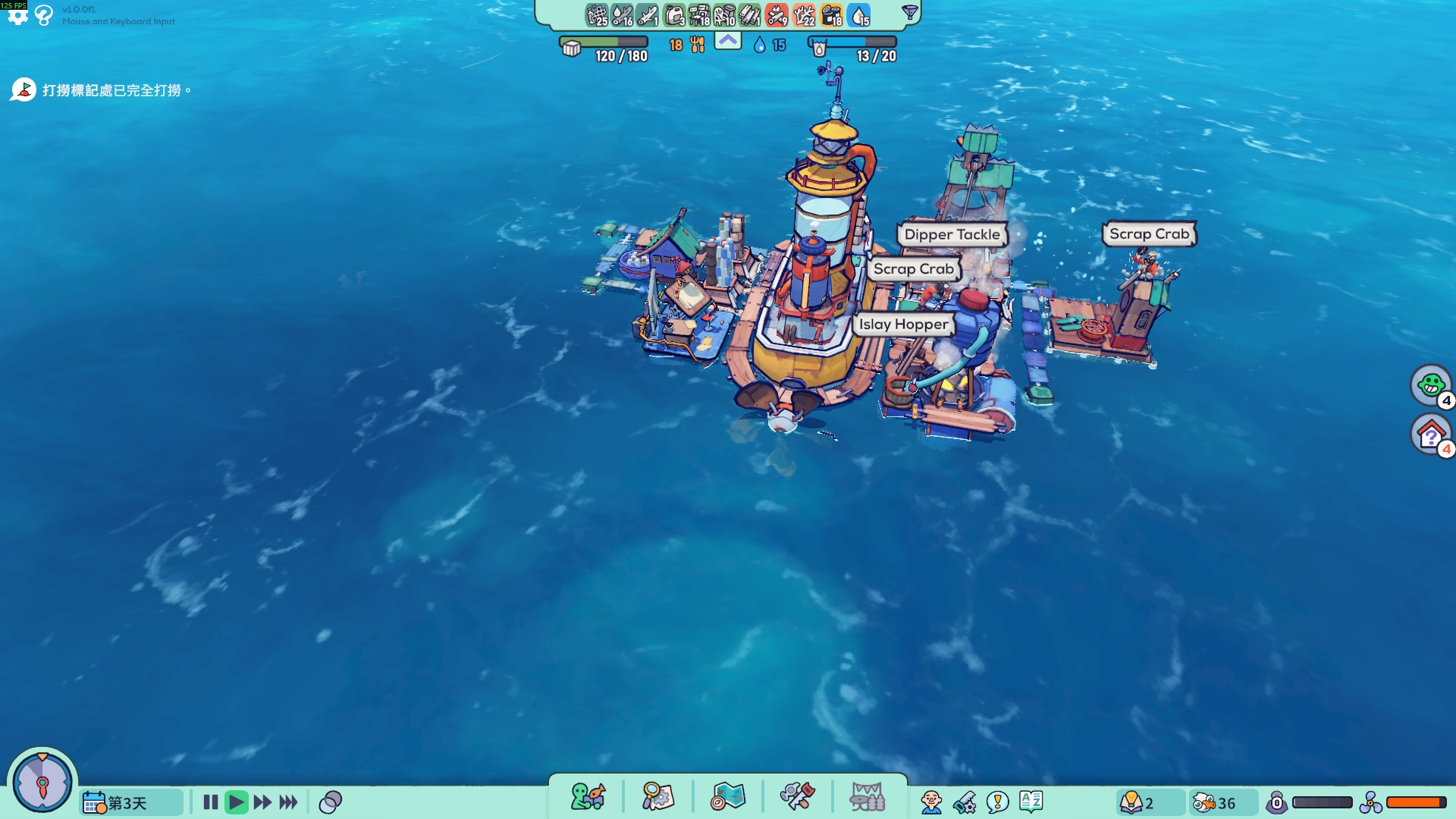Toggle the overlapping circles overlay
Screen dimensions: 1456x819
coord(331,802)
